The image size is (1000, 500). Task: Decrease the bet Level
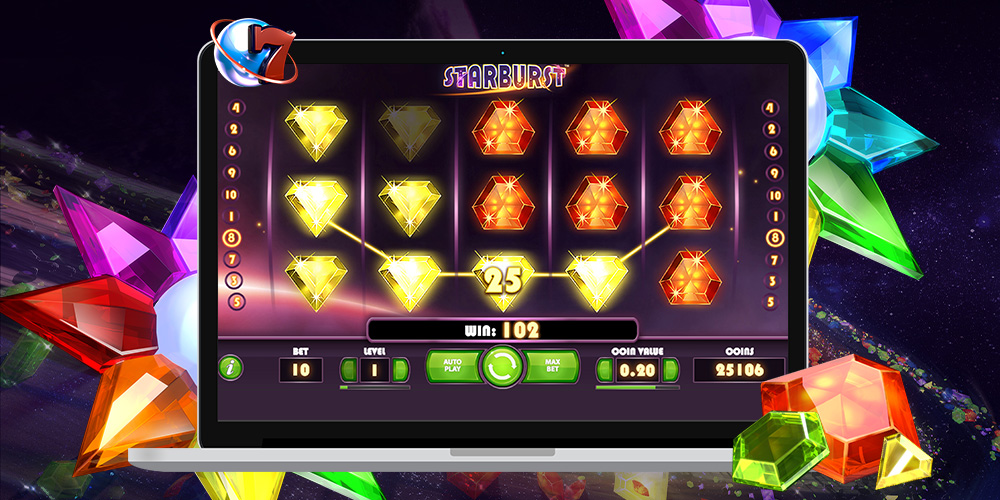(x=349, y=370)
